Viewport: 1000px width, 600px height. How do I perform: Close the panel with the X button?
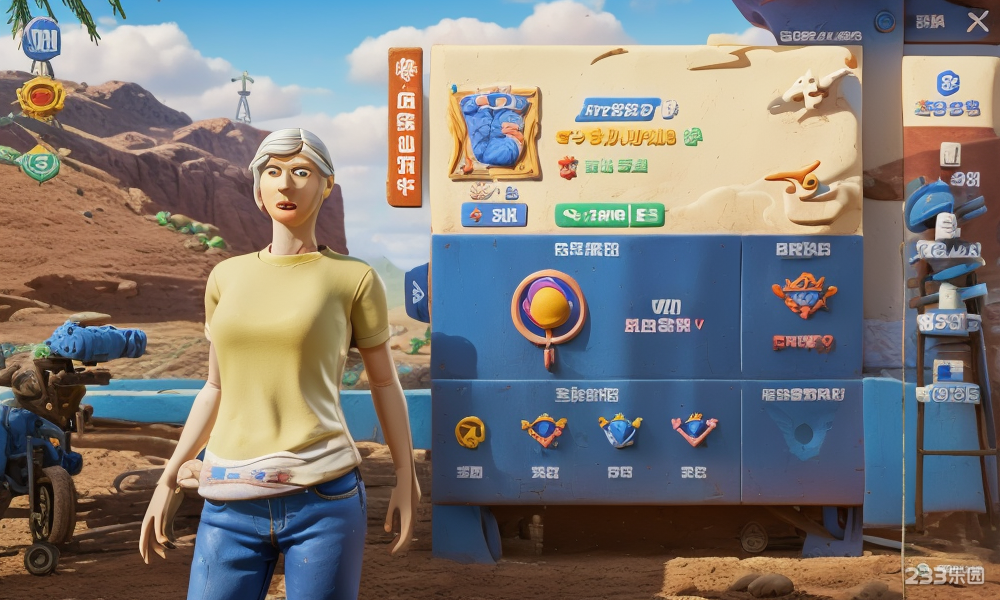(x=977, y=22)
